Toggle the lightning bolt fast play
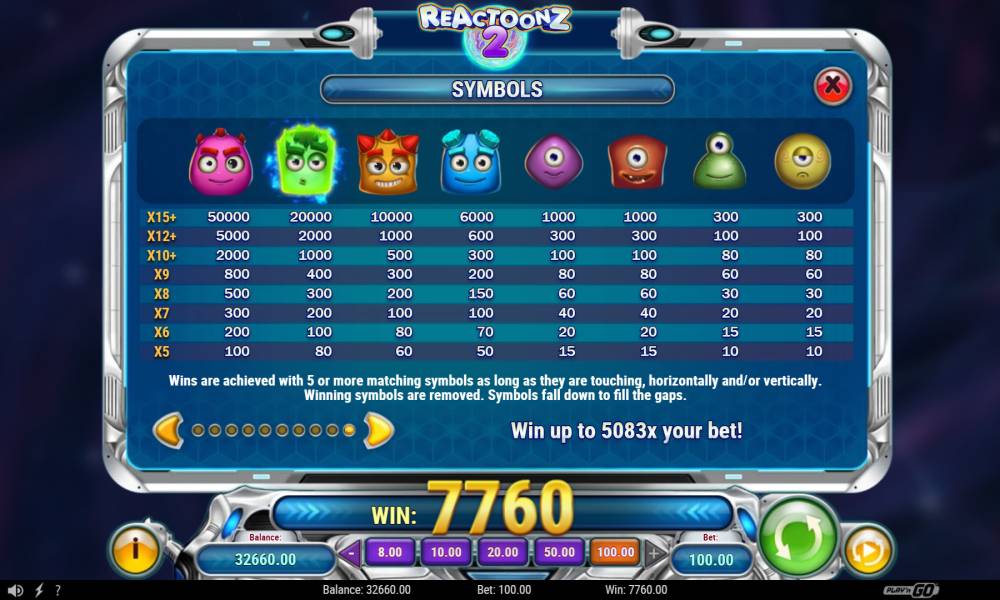1000x600 pixels. [x=39, y=591]
